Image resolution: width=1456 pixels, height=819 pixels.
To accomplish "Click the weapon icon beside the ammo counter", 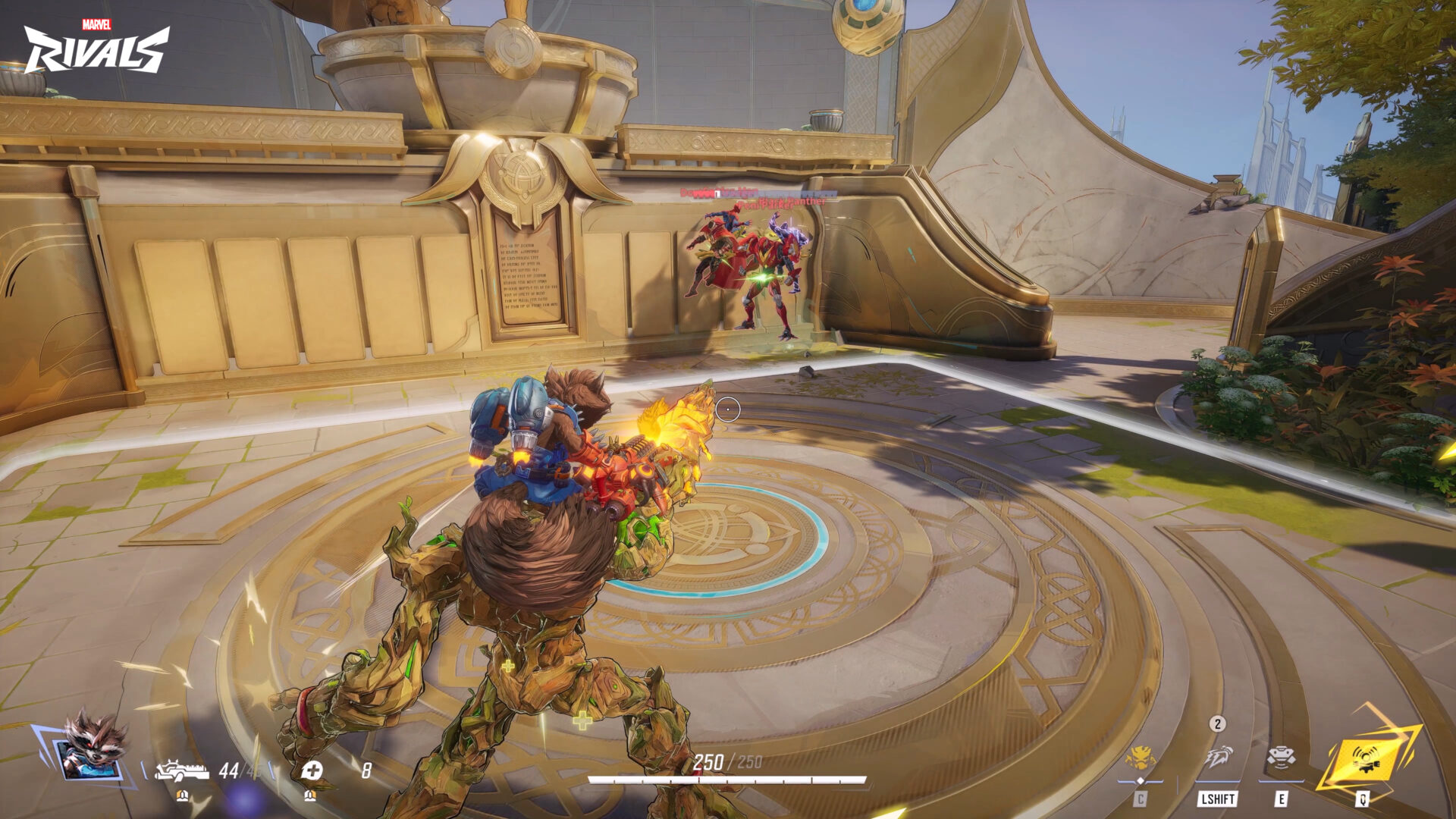I will point(182,768).
